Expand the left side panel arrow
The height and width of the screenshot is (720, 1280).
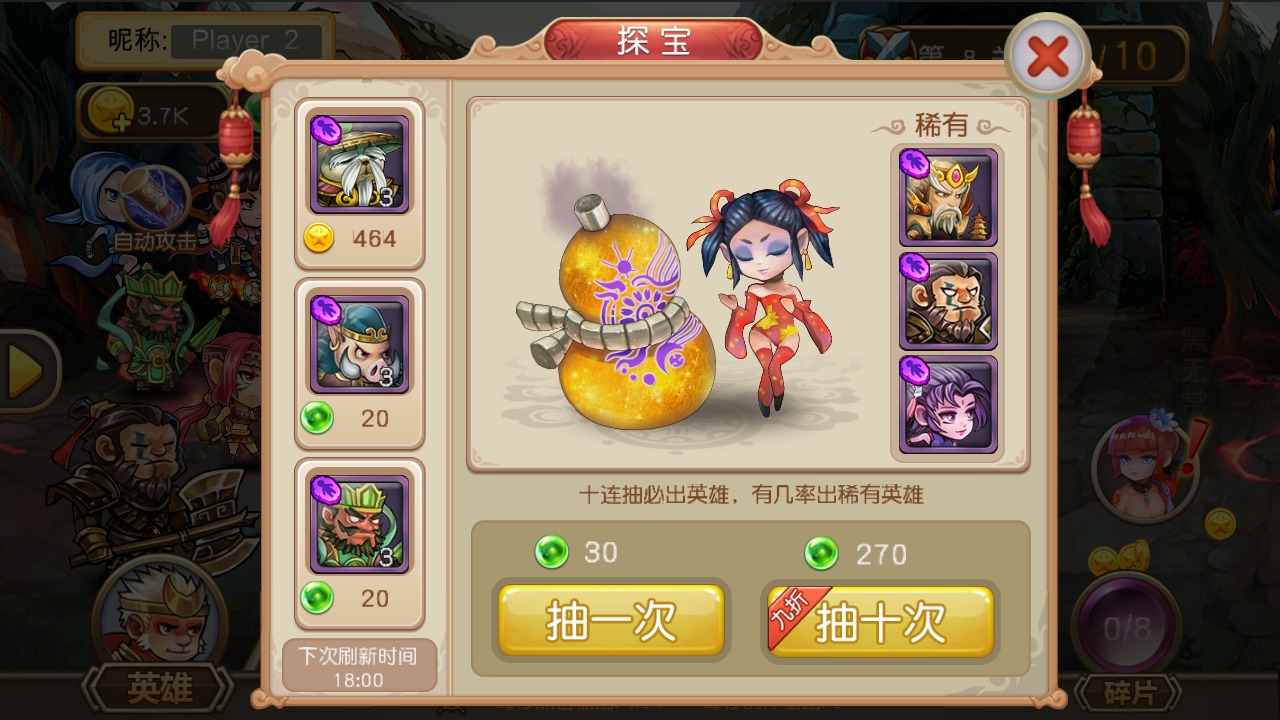(18, 360)
